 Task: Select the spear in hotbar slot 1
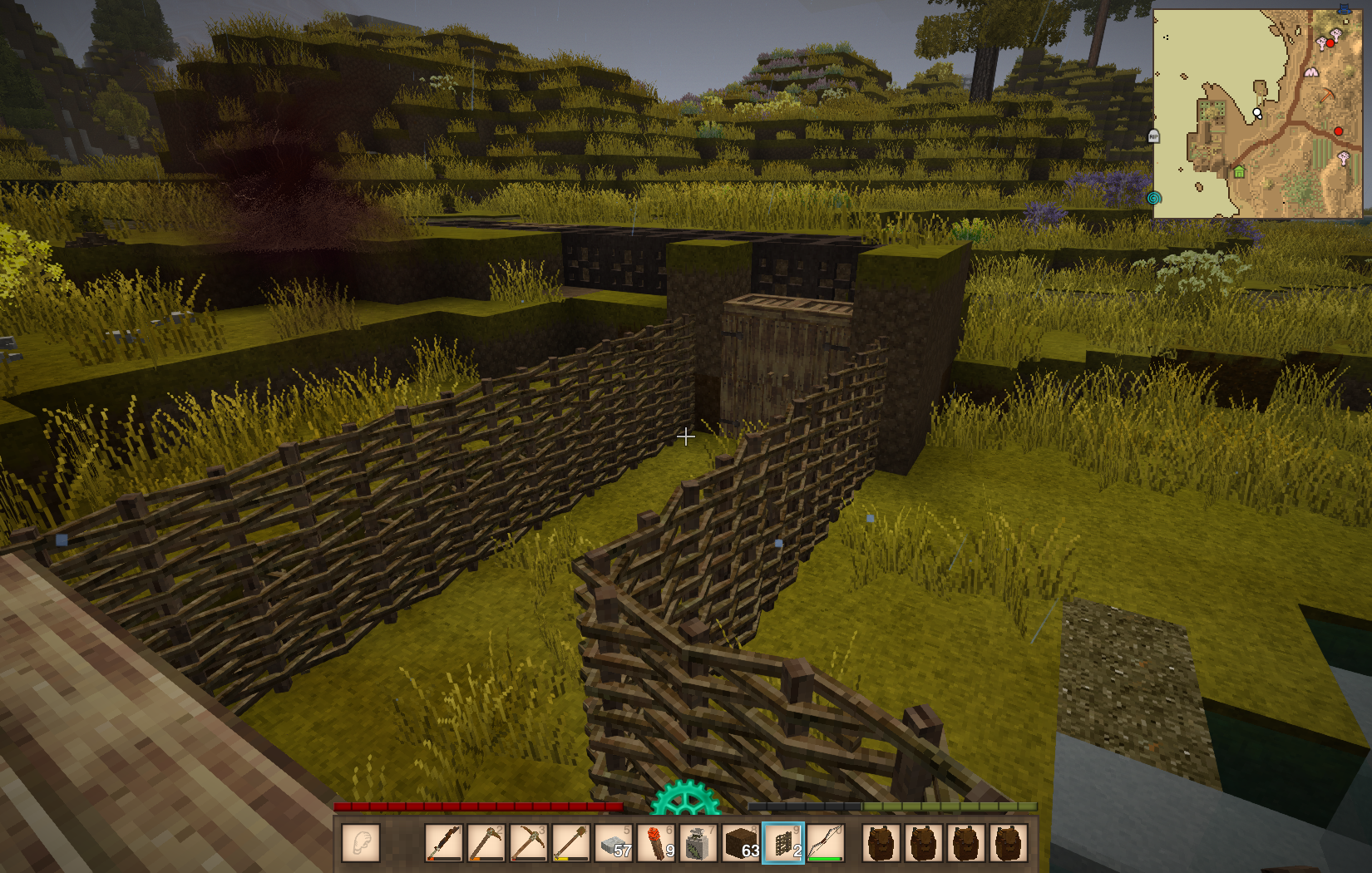pyautogui.click(x=444, y=844)
